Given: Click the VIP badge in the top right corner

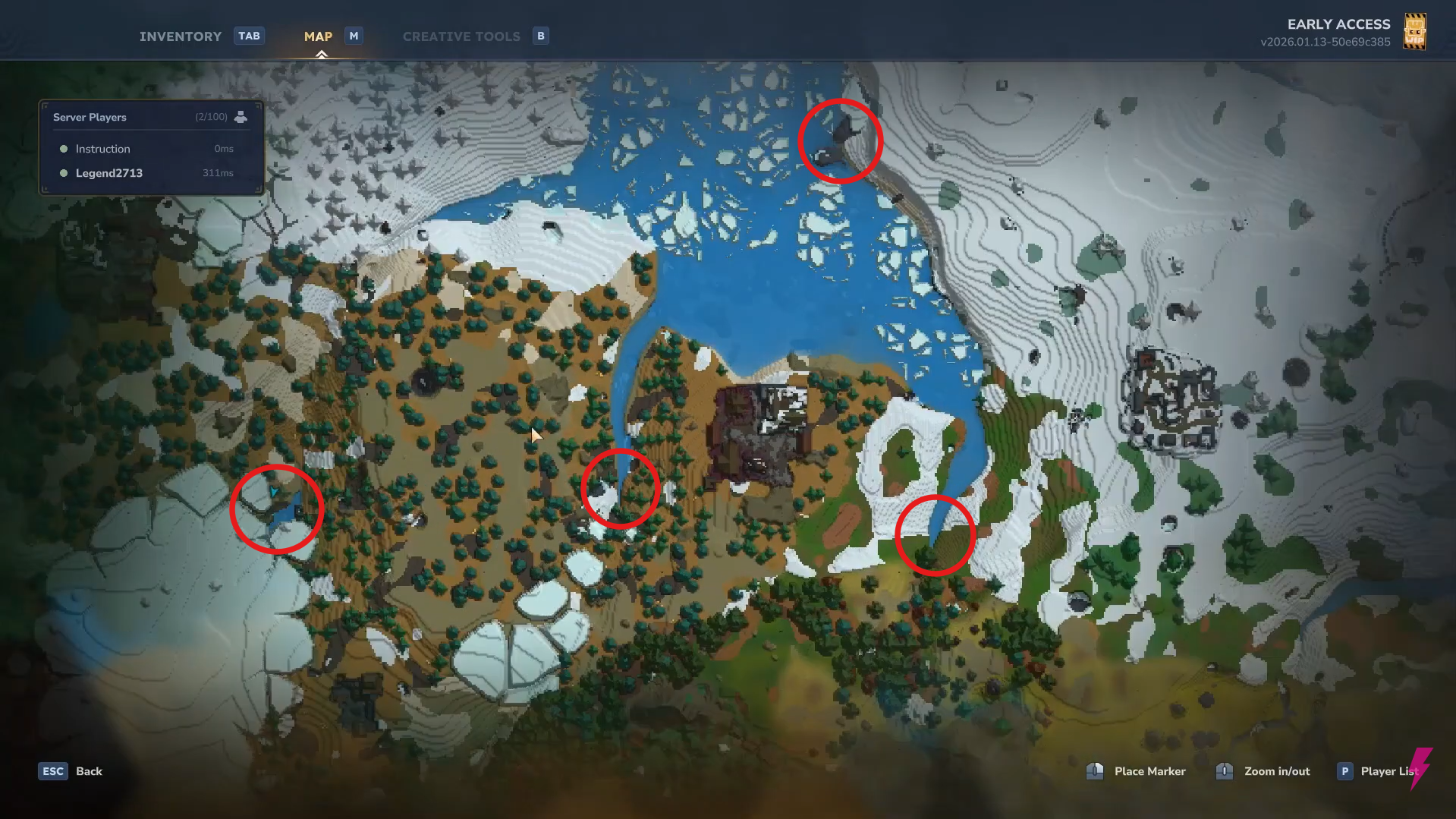Looking at the screenshot, I should pyautogui.click(x=1416, y=31).
